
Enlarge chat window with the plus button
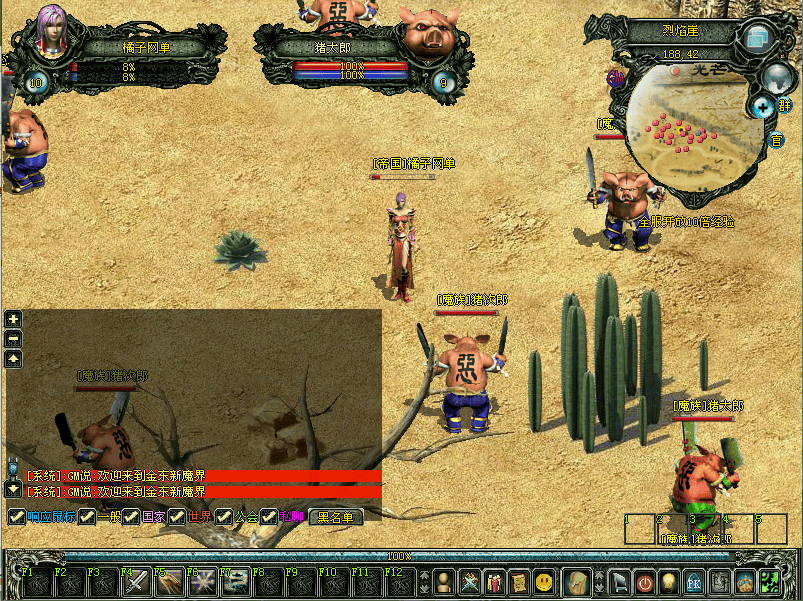click(13, 319)
